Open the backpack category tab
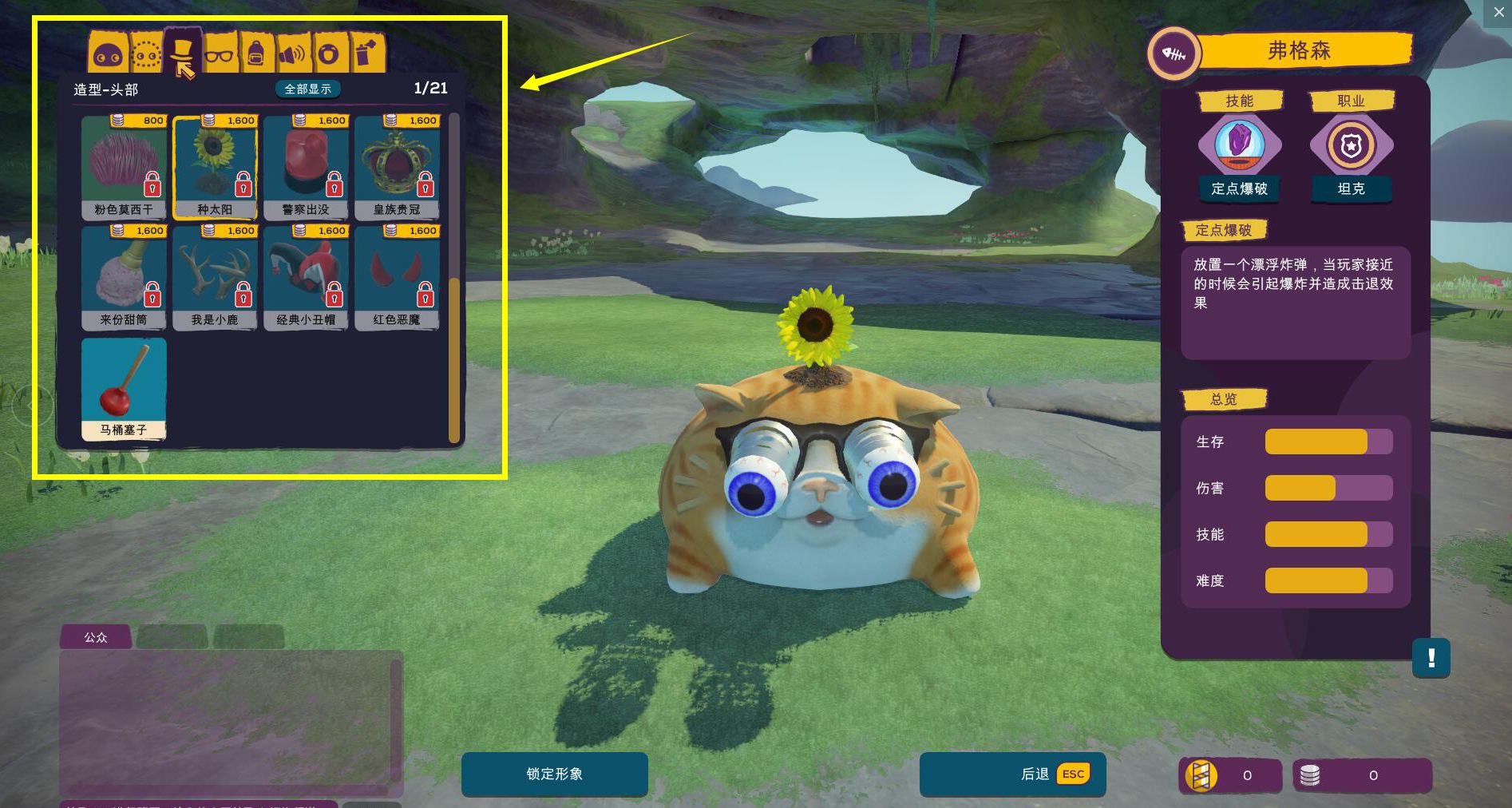The width and height of the screenshot is (1512, 808). coord(256,54)
